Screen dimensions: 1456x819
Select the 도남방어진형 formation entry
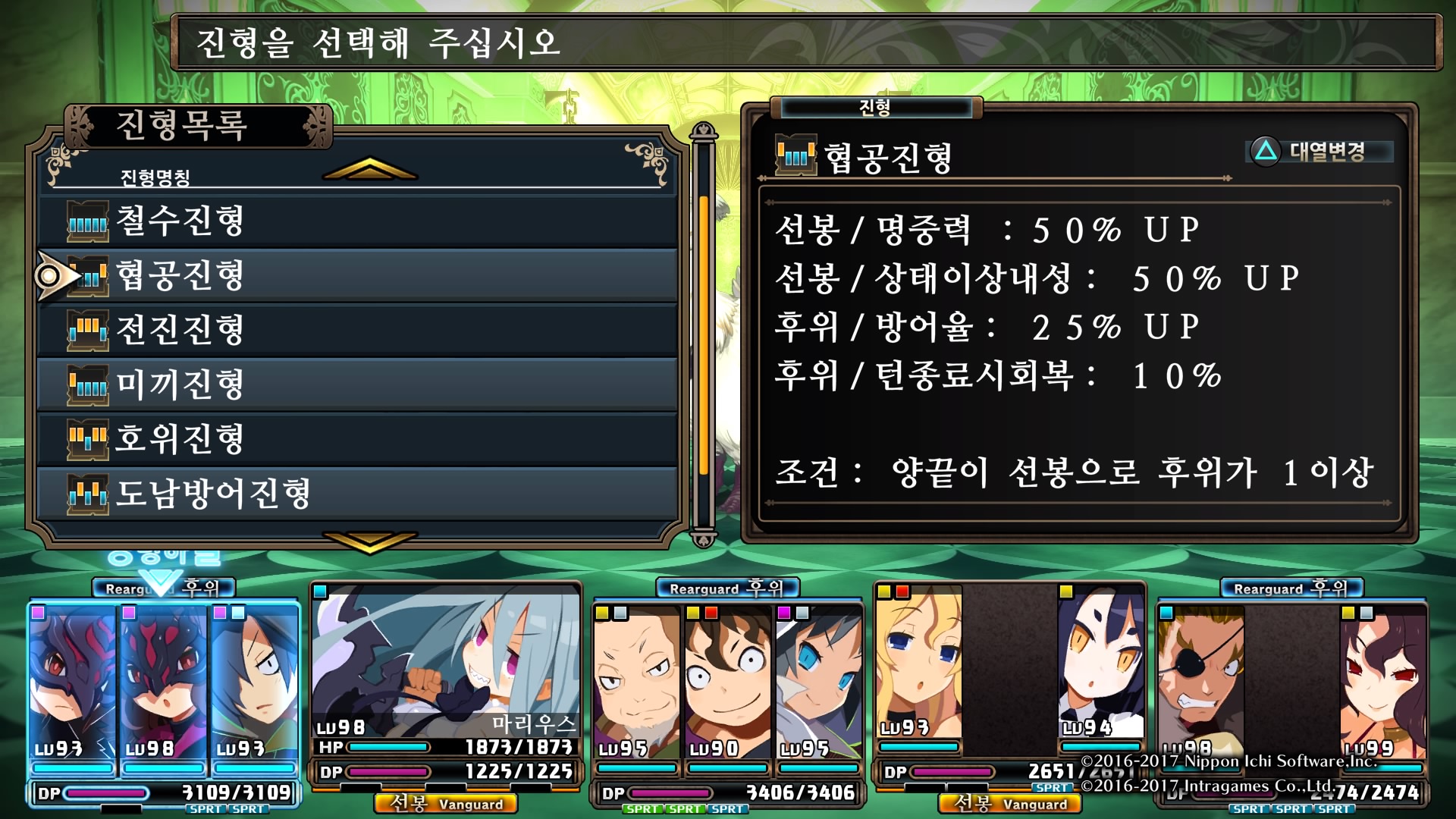[x=356, y=494]
